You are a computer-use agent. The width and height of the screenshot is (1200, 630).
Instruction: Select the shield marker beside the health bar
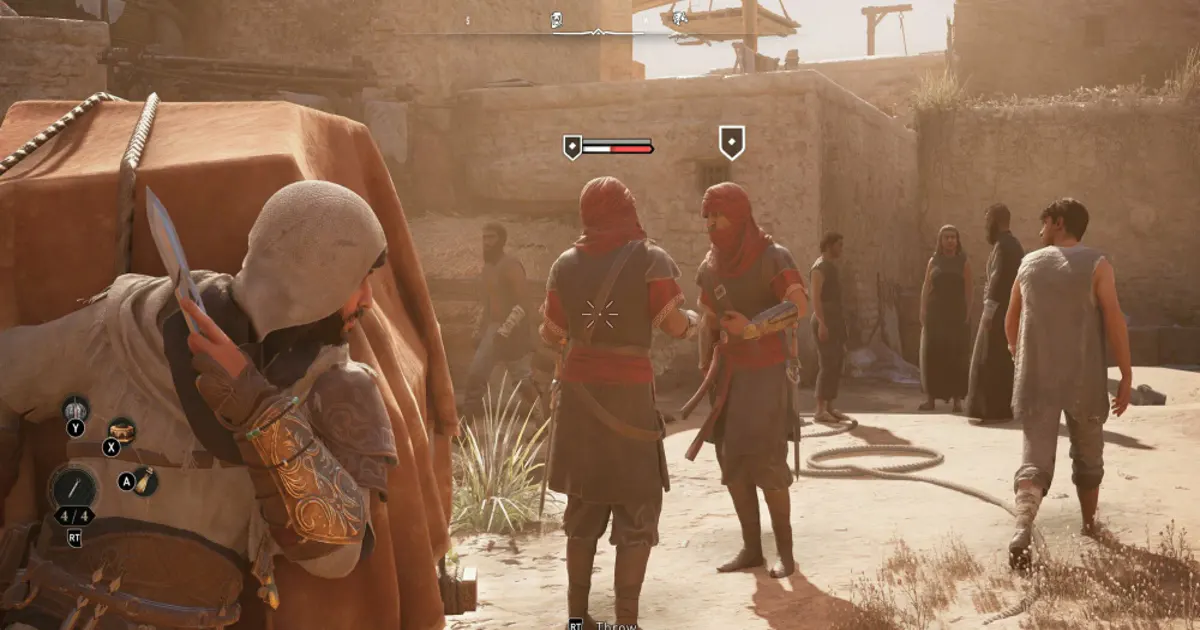coord(572,148)
